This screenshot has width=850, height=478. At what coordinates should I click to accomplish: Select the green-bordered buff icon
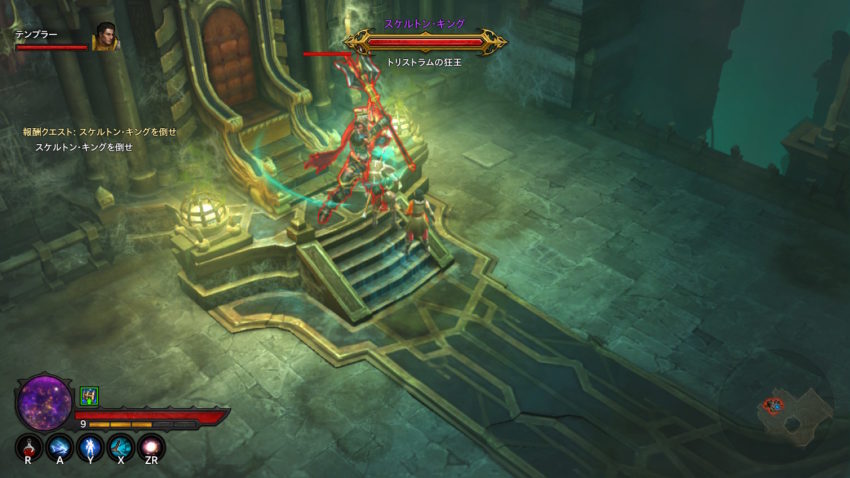[88, 396]
